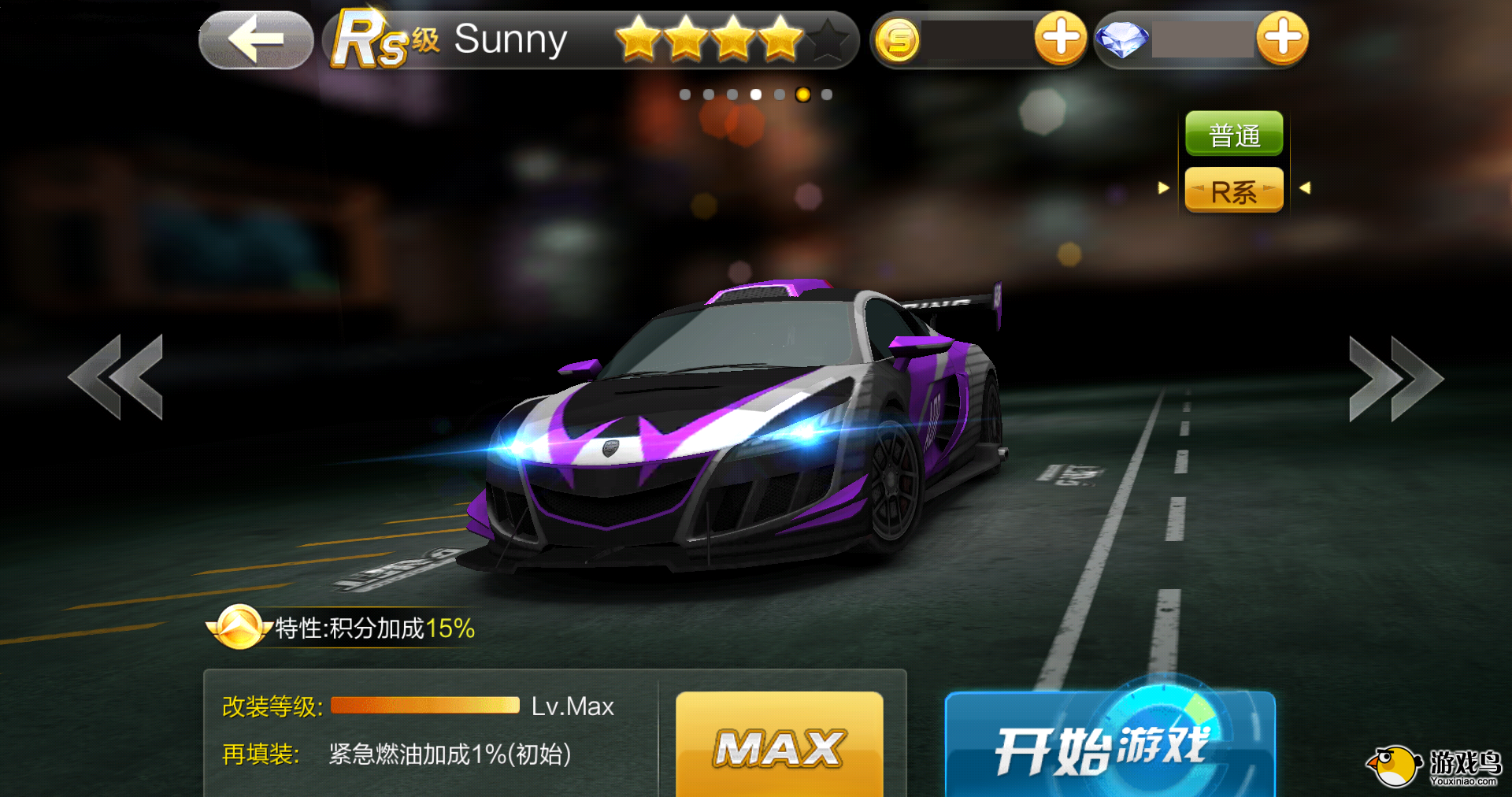Add gold coins with the plus button
This screenshot has height=797, width=1512.
(x=1060, y=38)
